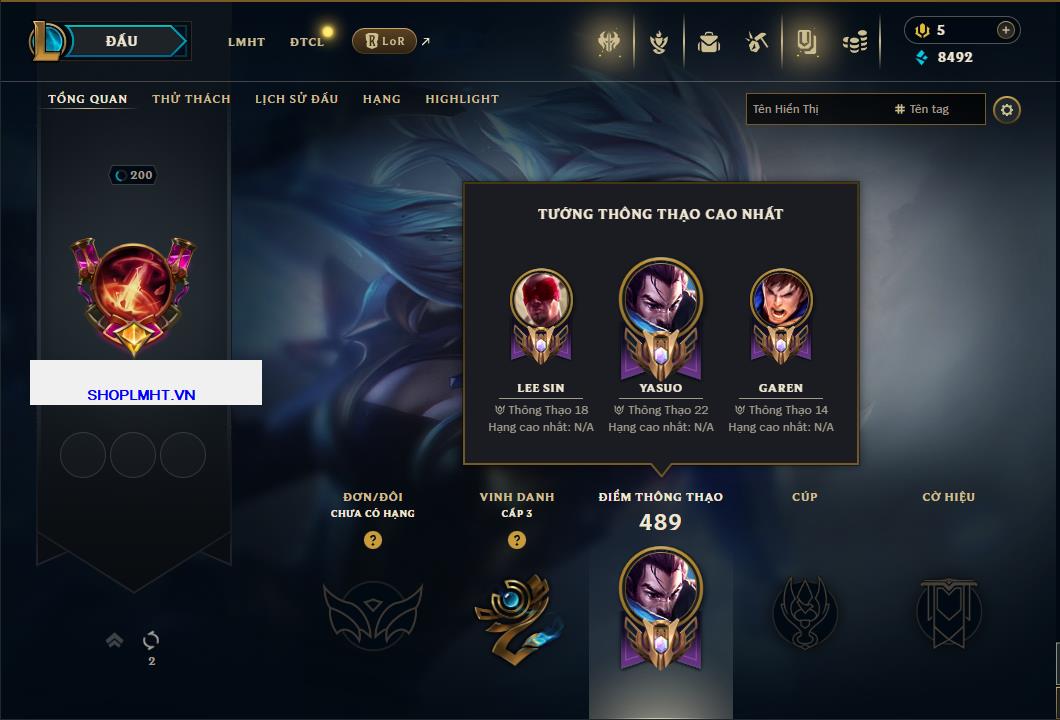Screen dimensions: 1060x720
Task: Open the hammer crafting loot icon
Action: click(756, 42)
